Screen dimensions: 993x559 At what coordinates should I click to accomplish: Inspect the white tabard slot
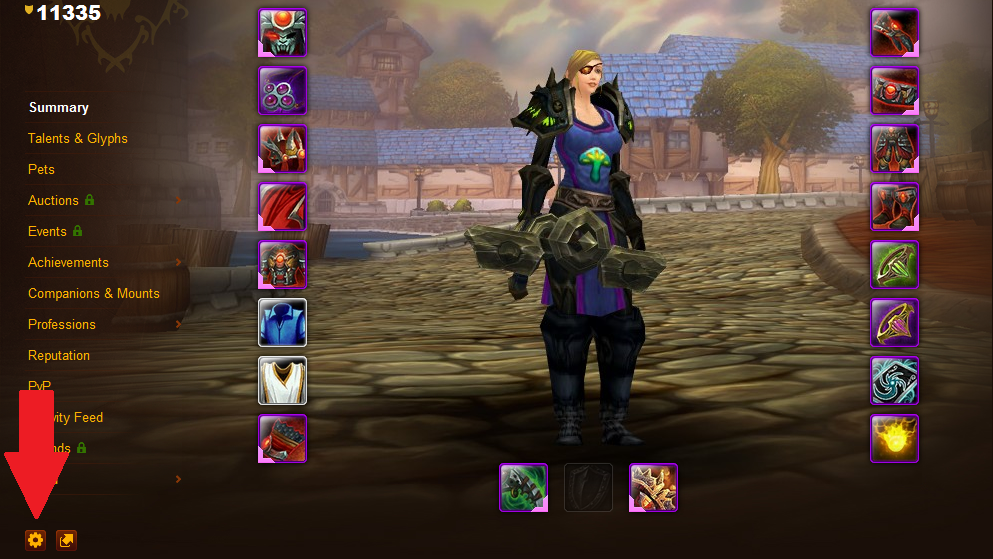tap(283, 381)
